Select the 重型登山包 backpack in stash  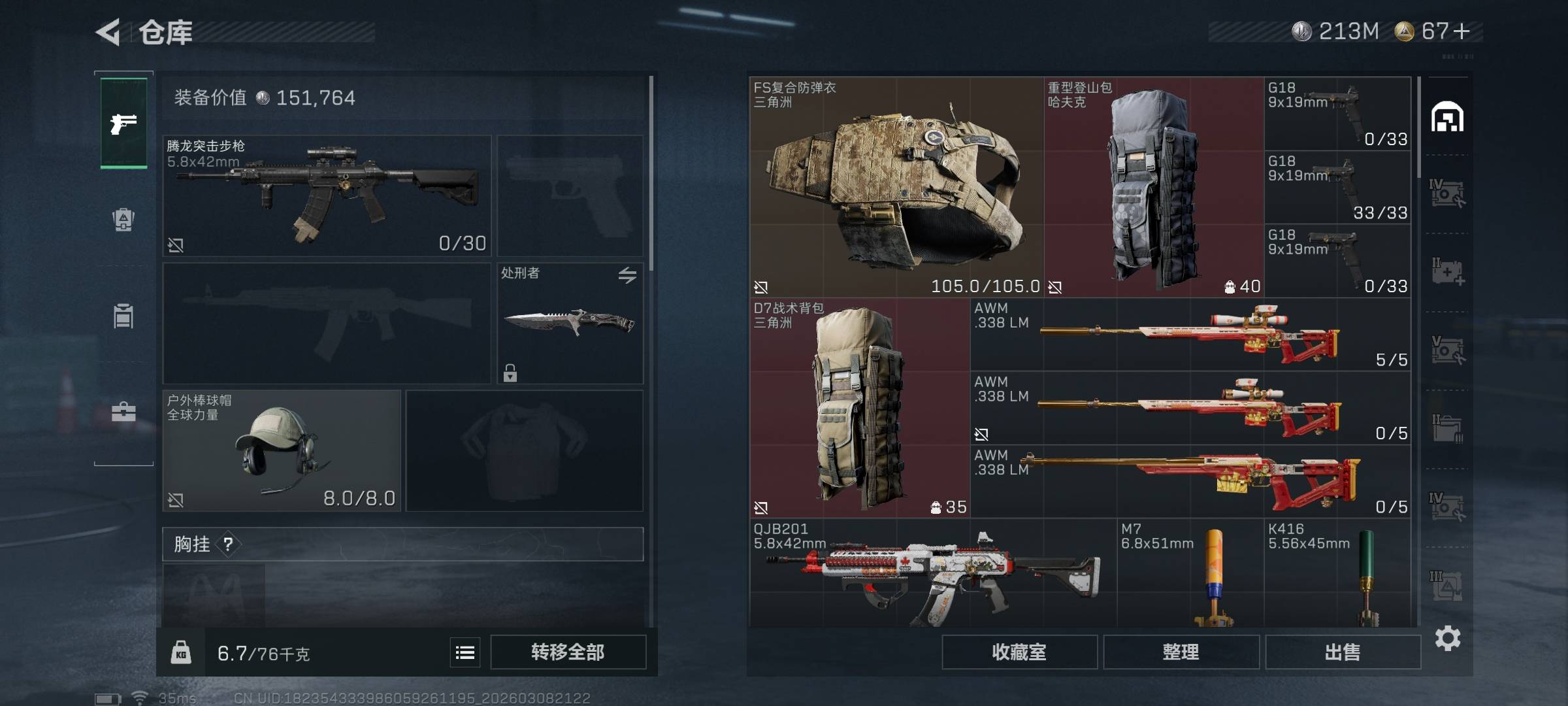click(1154, 187)
